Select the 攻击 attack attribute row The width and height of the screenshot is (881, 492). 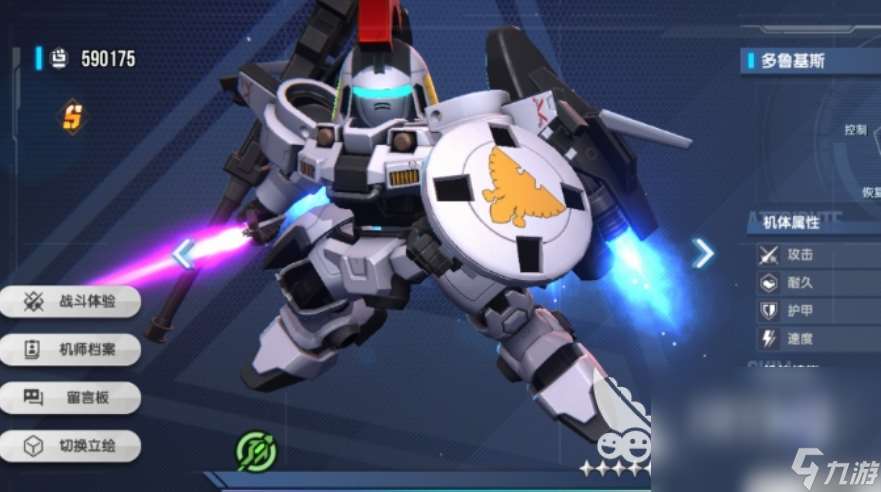[812, 255]
